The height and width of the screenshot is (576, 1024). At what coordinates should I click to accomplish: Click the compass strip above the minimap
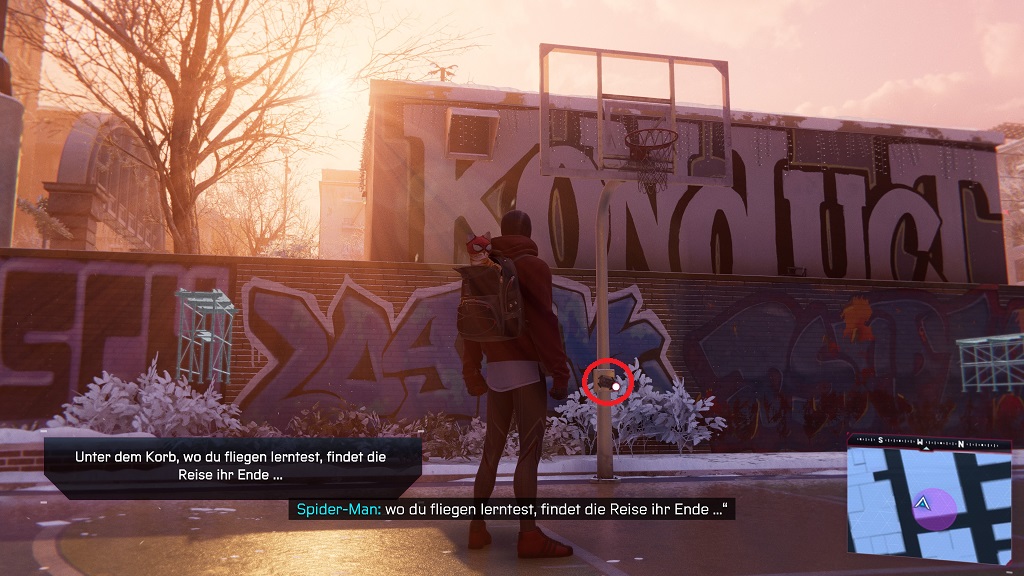934,442
